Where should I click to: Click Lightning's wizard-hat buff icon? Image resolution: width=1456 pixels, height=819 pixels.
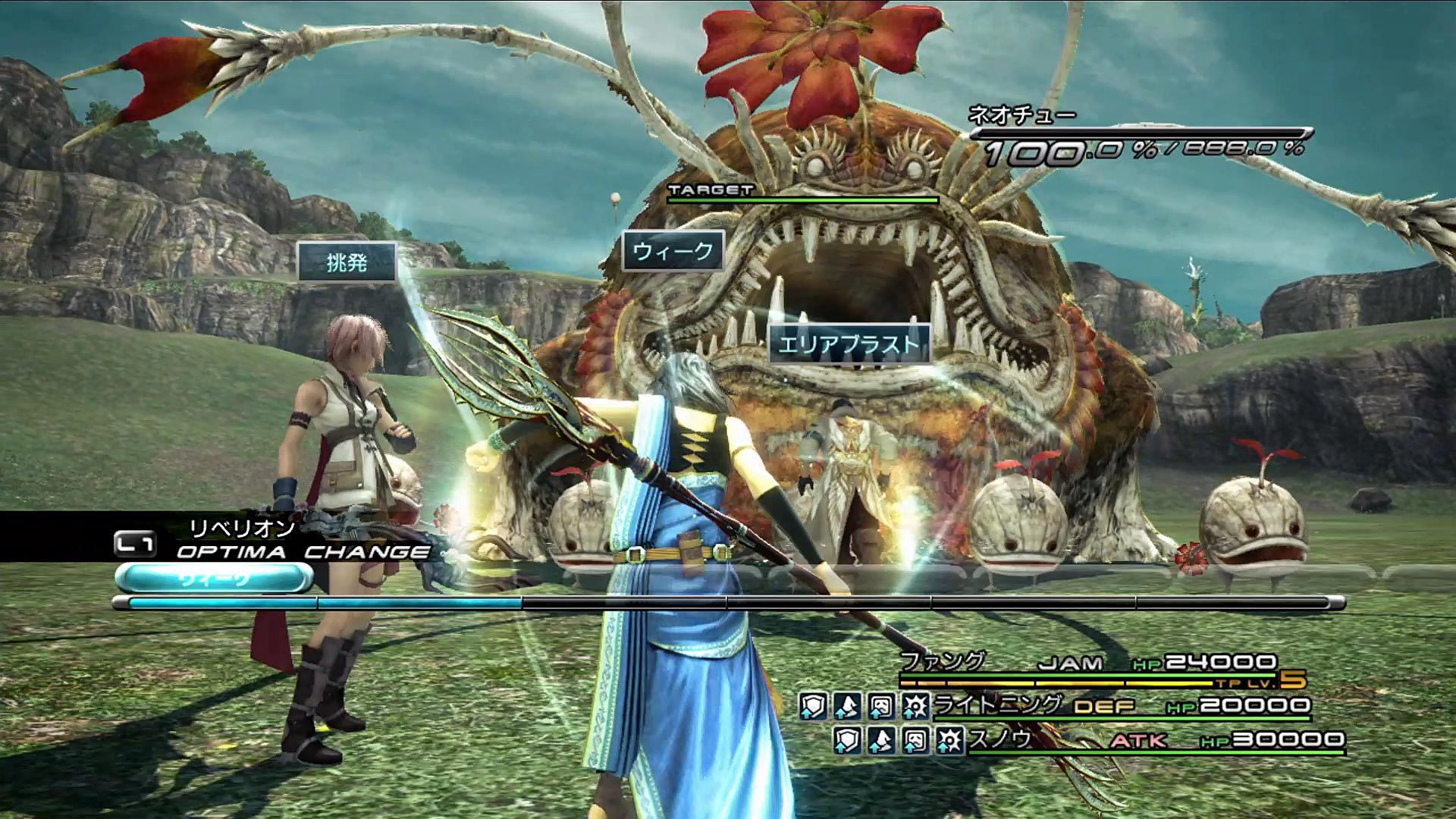(846, 707)
